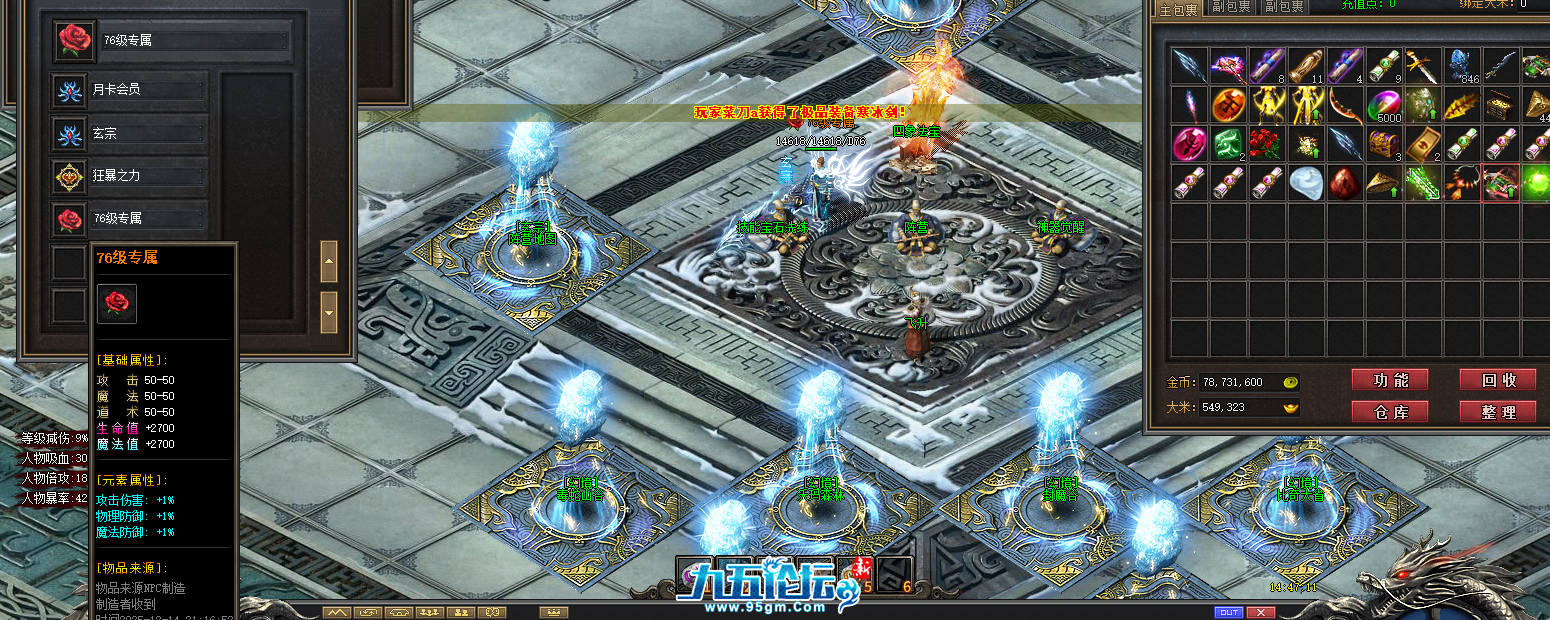The image size is (1550, 620).
Task: Select the red bow in the bag
Action: click(1345, 105)
